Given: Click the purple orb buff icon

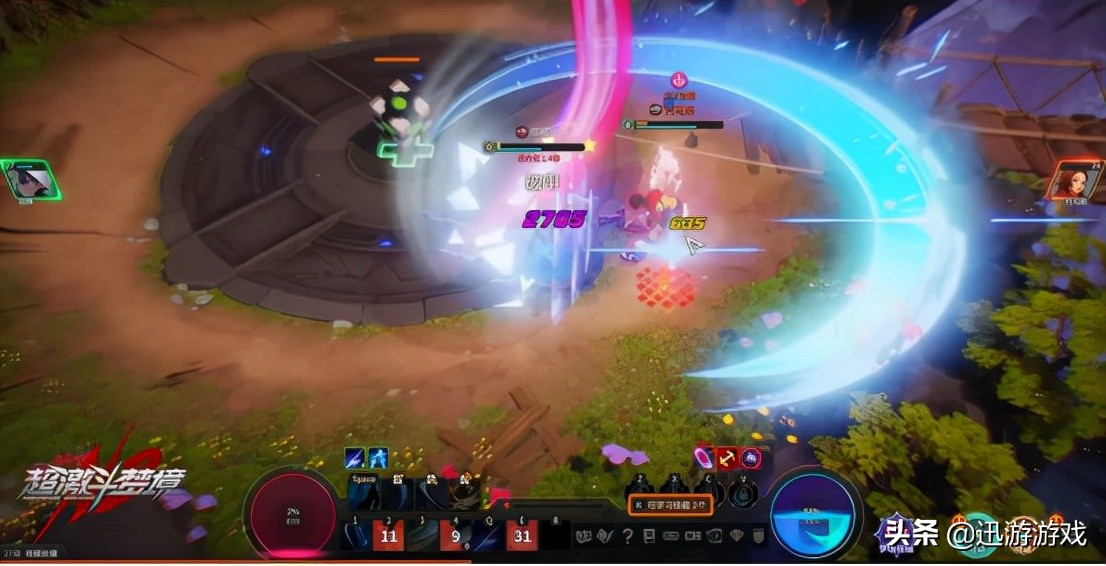Looking at the screenshot, I should [749, 458].
